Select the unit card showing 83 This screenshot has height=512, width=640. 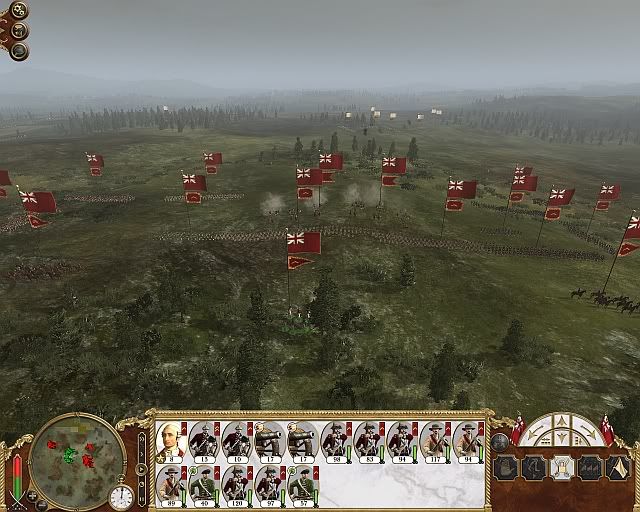click(369, 441)
